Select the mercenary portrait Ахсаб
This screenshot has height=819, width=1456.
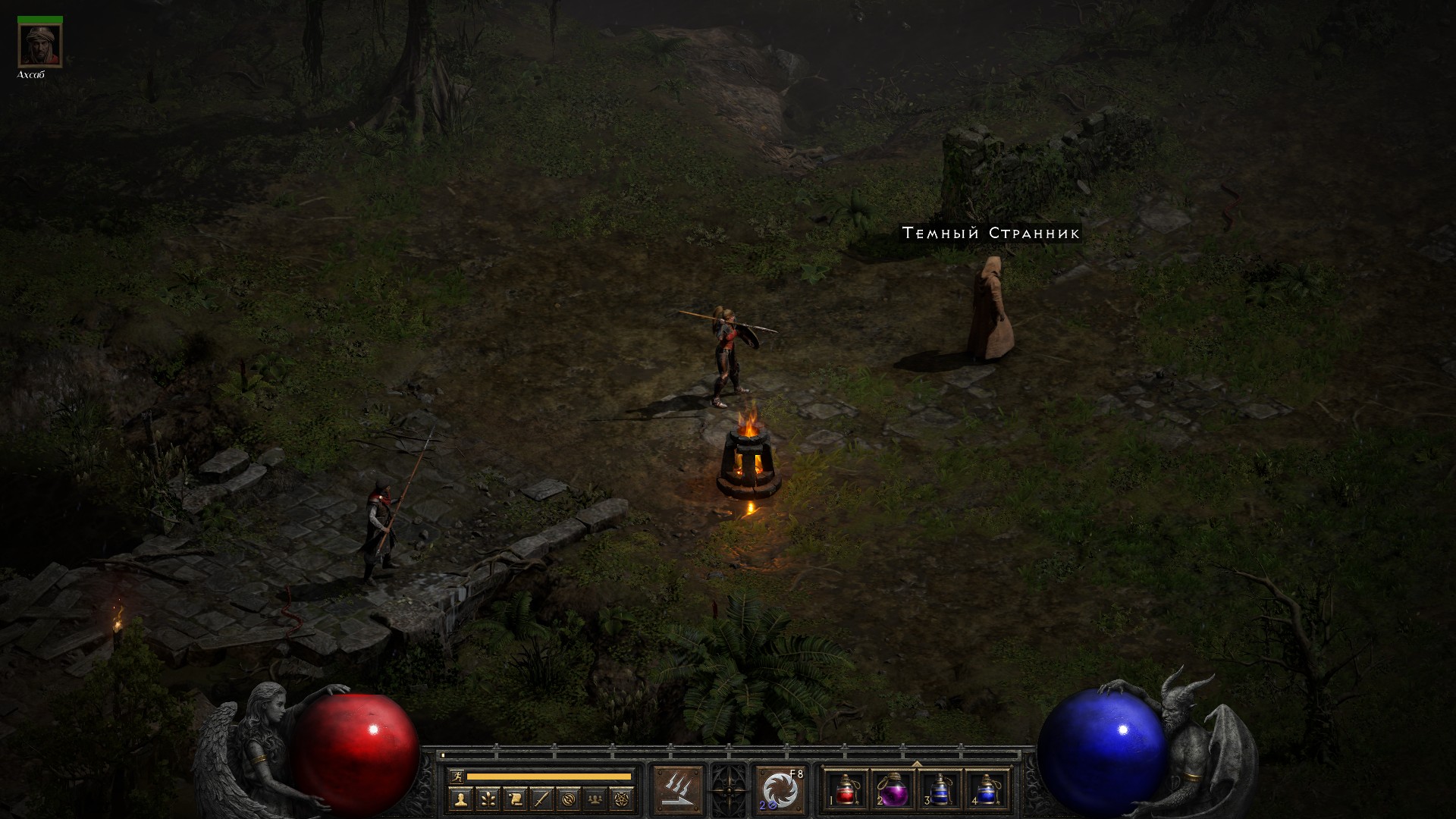(39, 45)
